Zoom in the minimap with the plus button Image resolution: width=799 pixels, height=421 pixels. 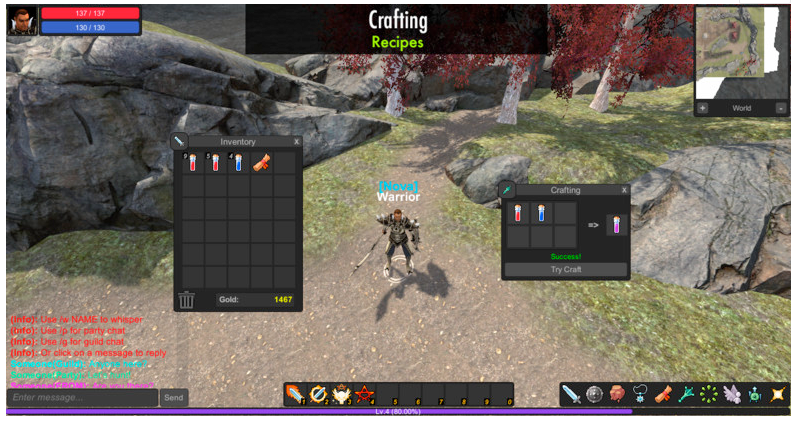tap(702, 108)
